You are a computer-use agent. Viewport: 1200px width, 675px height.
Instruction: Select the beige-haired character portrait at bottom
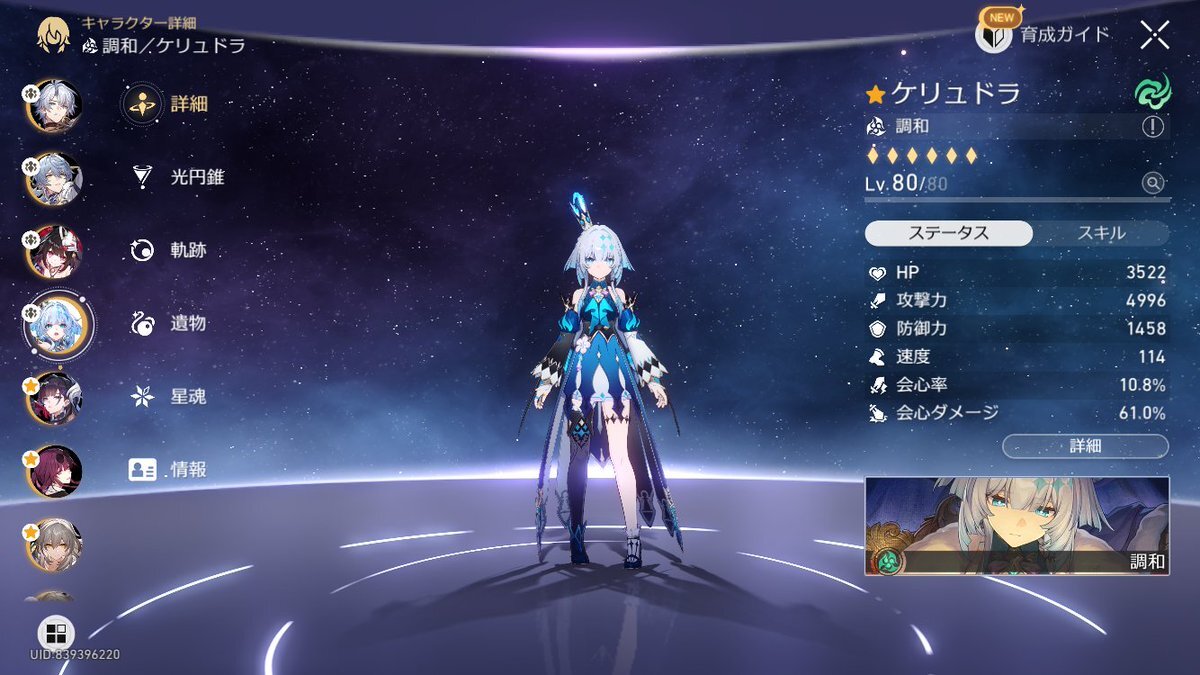(x=54, y=543)
